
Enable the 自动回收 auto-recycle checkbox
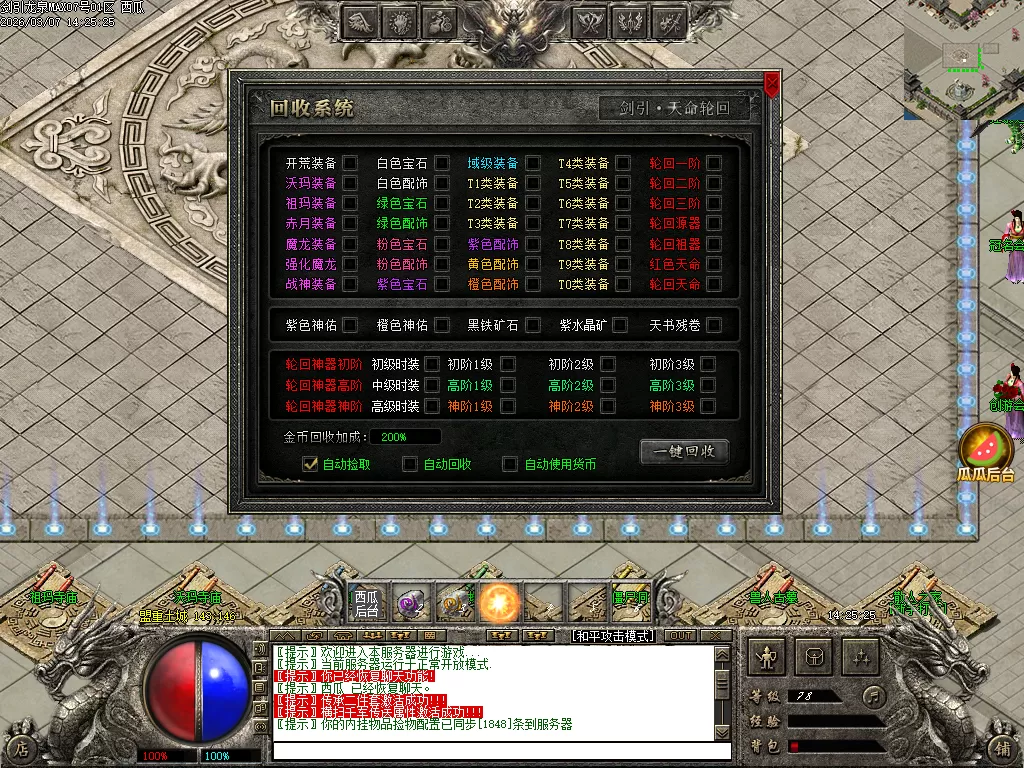(410, 464)
